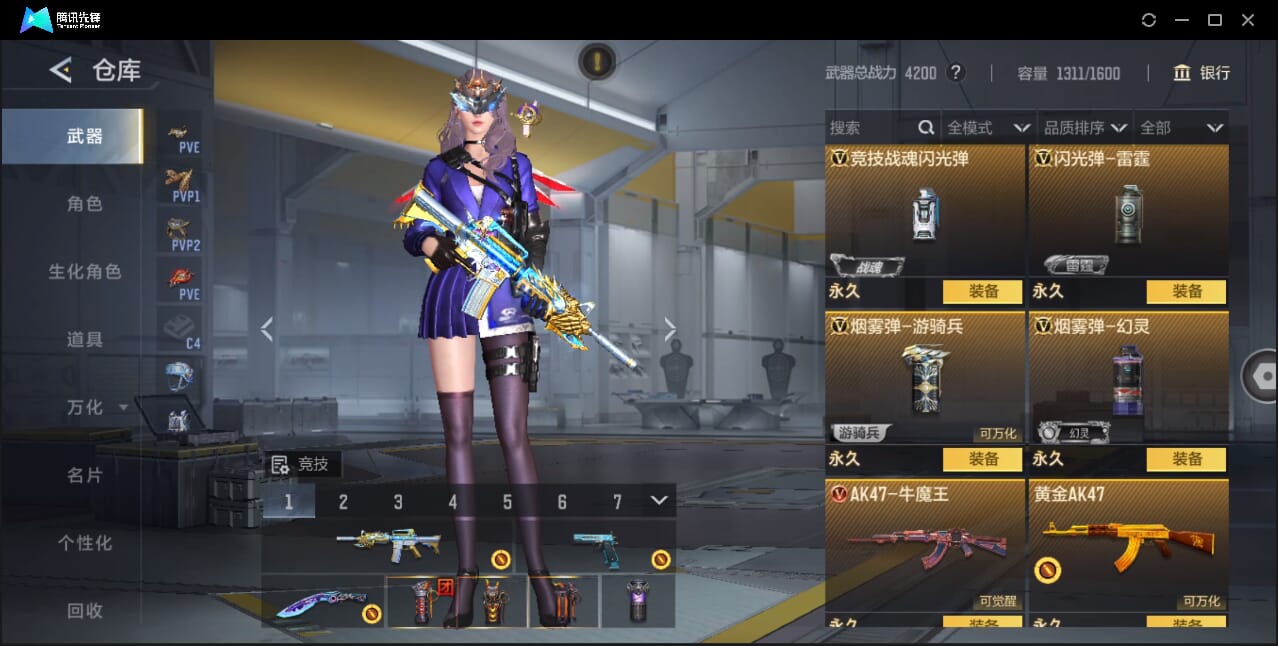The height and width of the screenshot is (646, 1278).
Task: Rotate character with the right arrow
Action: pyautogui.click(x=670, y=329)
